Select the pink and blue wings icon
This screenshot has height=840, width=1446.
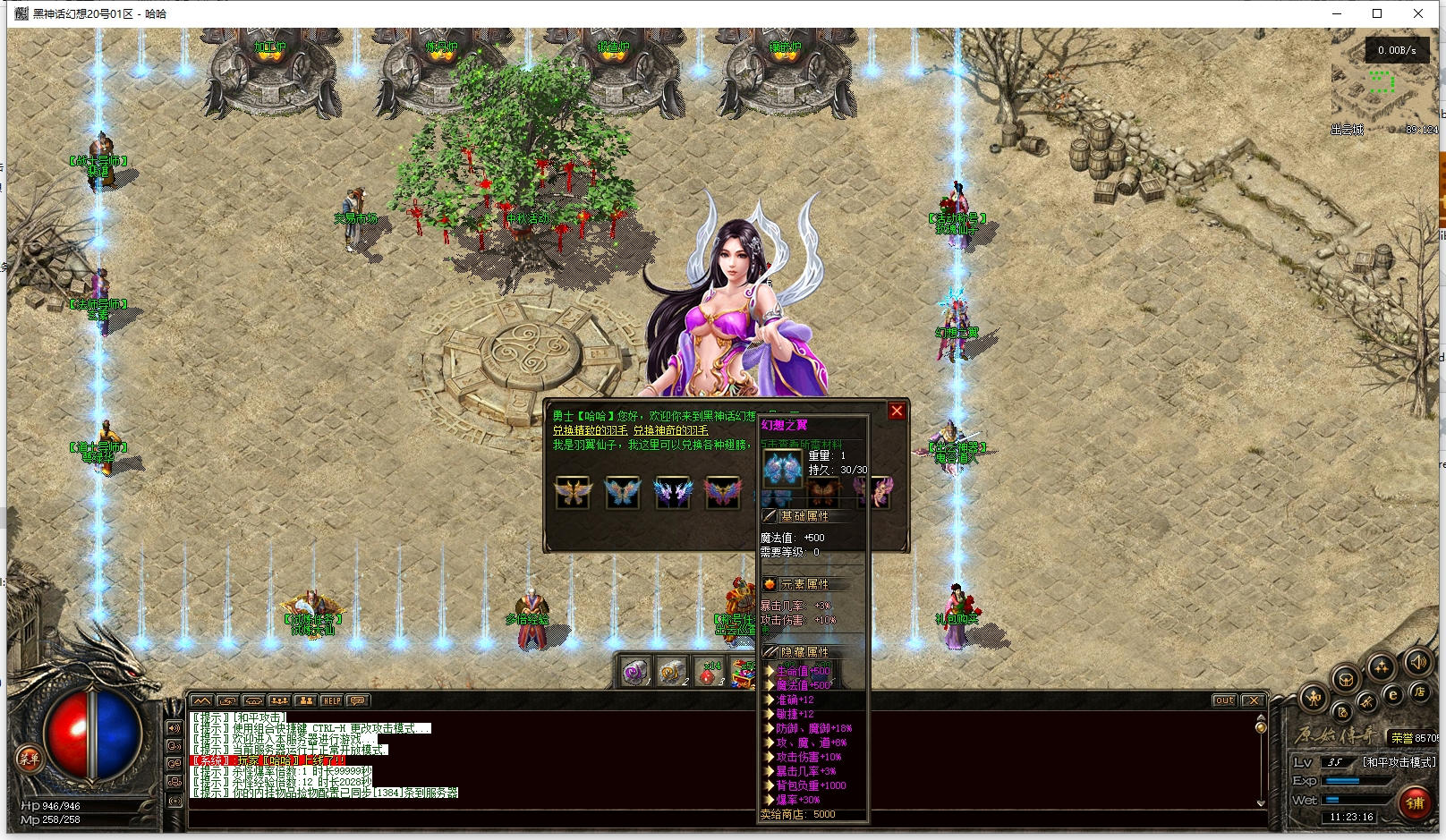pos(722,492)
